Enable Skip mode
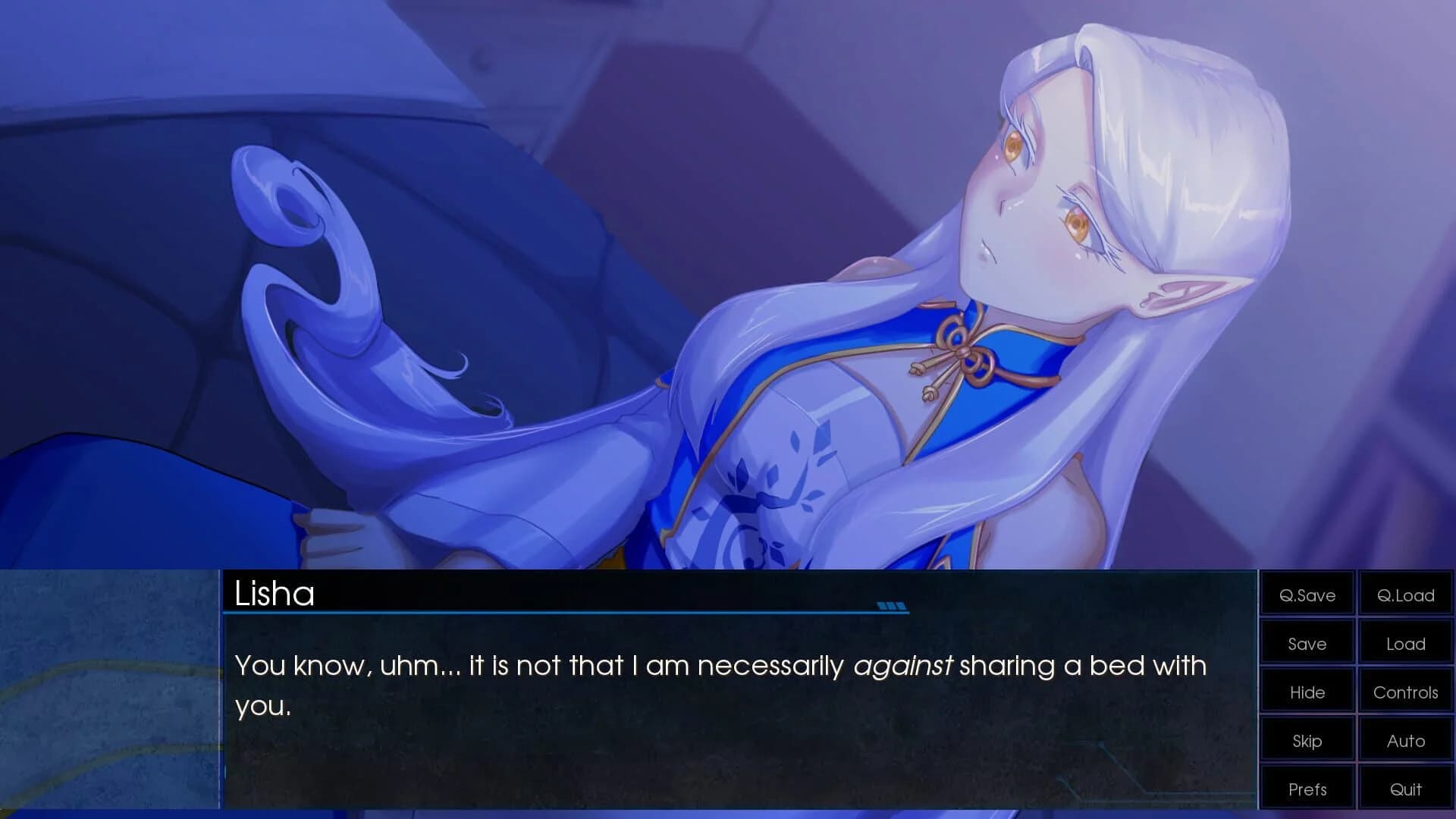The width and height of the screenshot is (1456, 819). 1306,740
